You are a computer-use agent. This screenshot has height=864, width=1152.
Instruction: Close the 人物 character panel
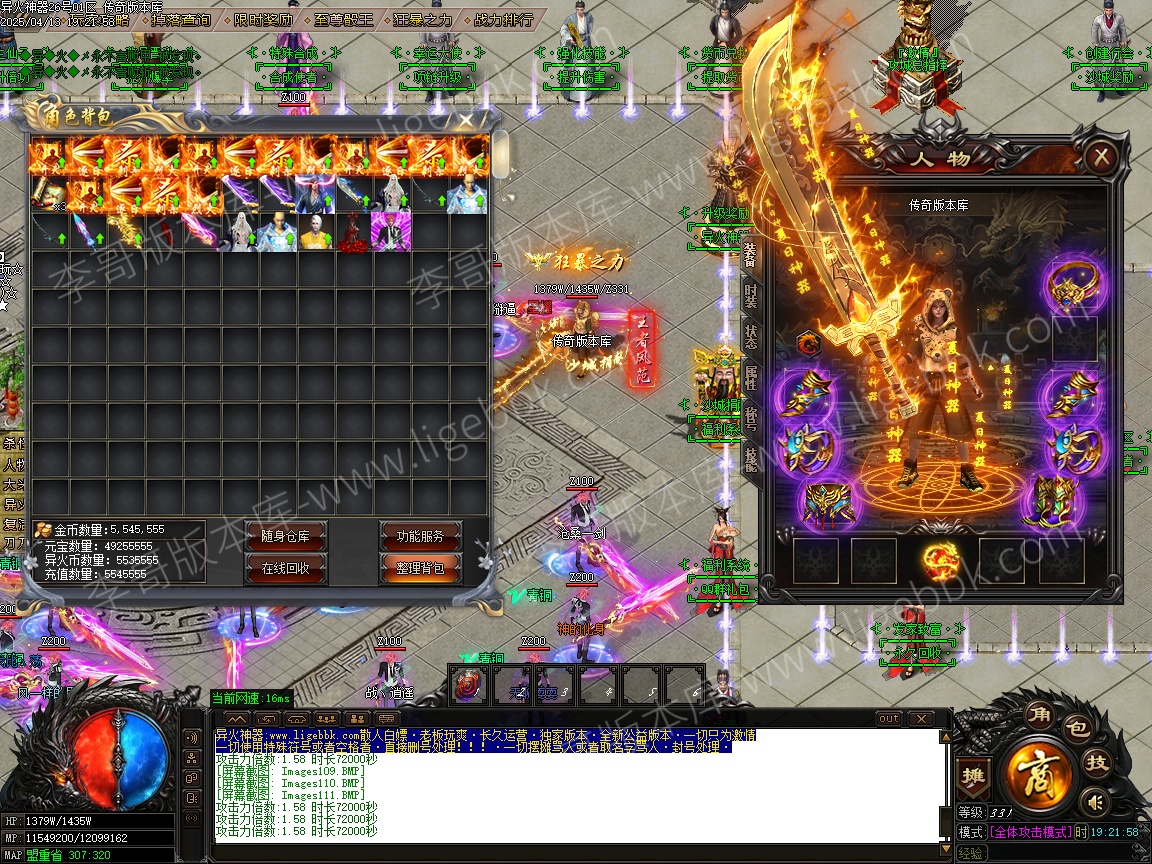click(x=1100, y=157)
